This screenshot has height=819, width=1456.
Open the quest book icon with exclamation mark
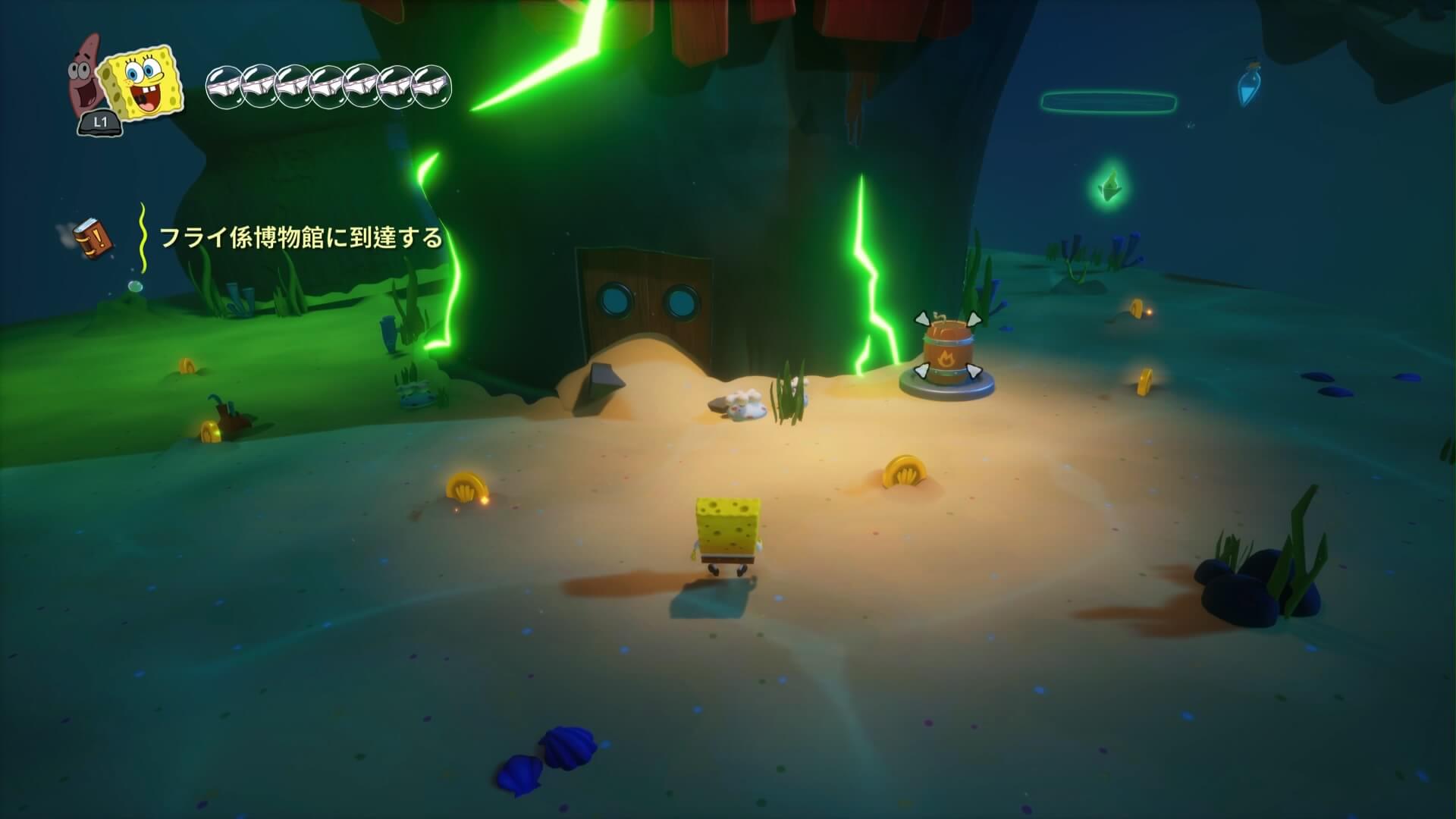click(x=95, y=237)
